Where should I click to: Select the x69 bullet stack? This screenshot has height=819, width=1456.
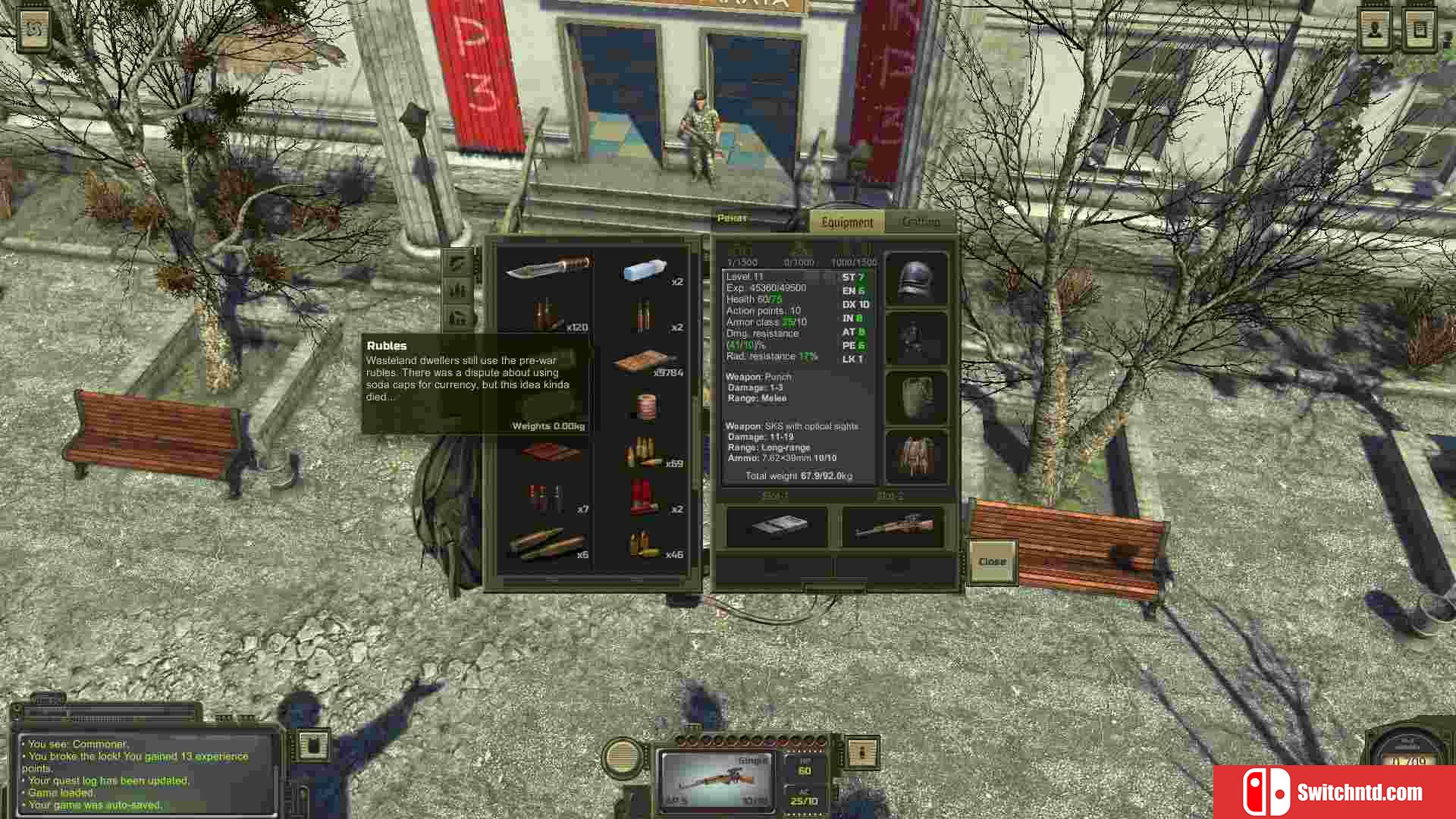645,453
